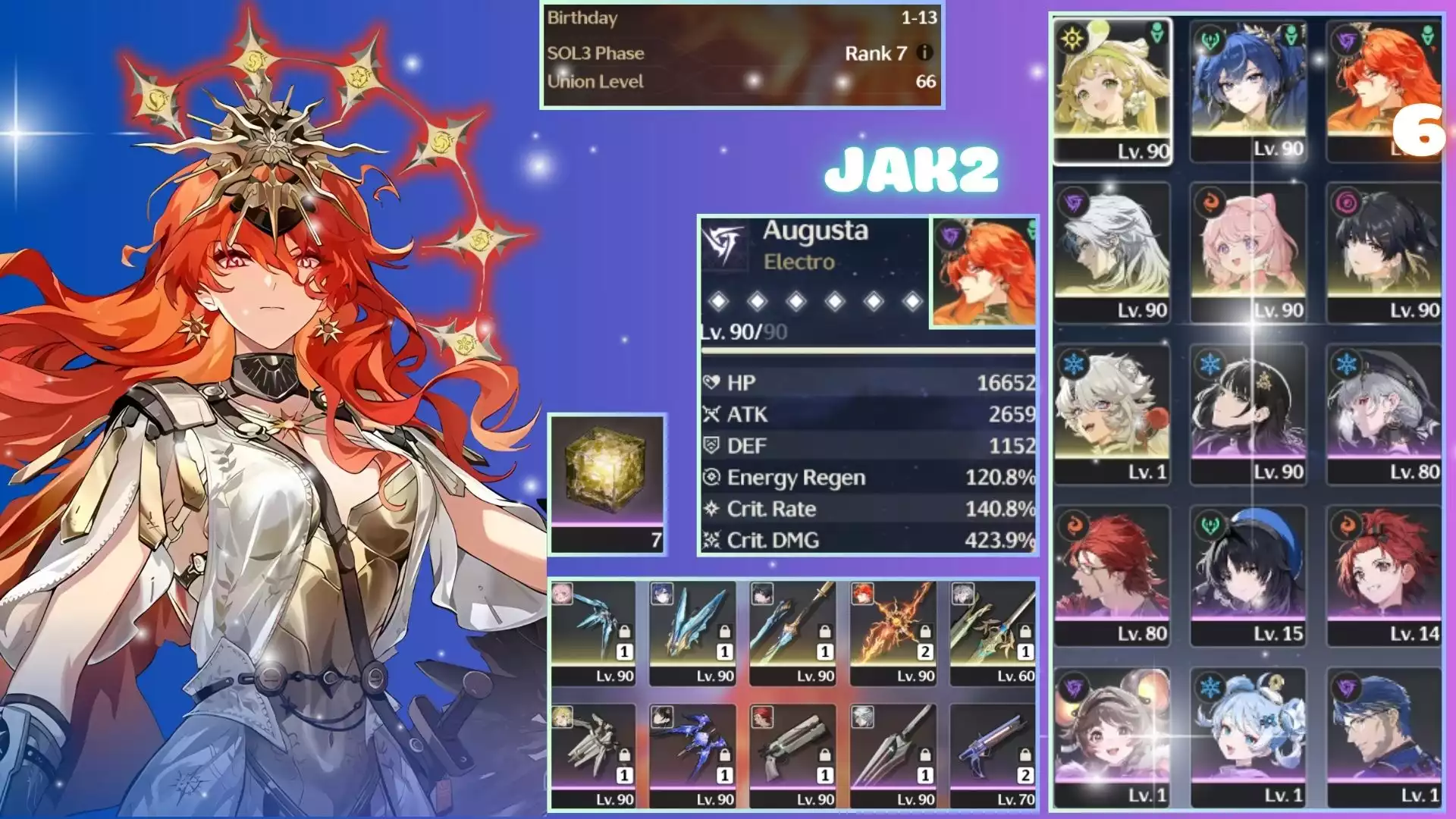Click the info icon beside Rank 7
The image size is (1456, 819).
[924, 52]
